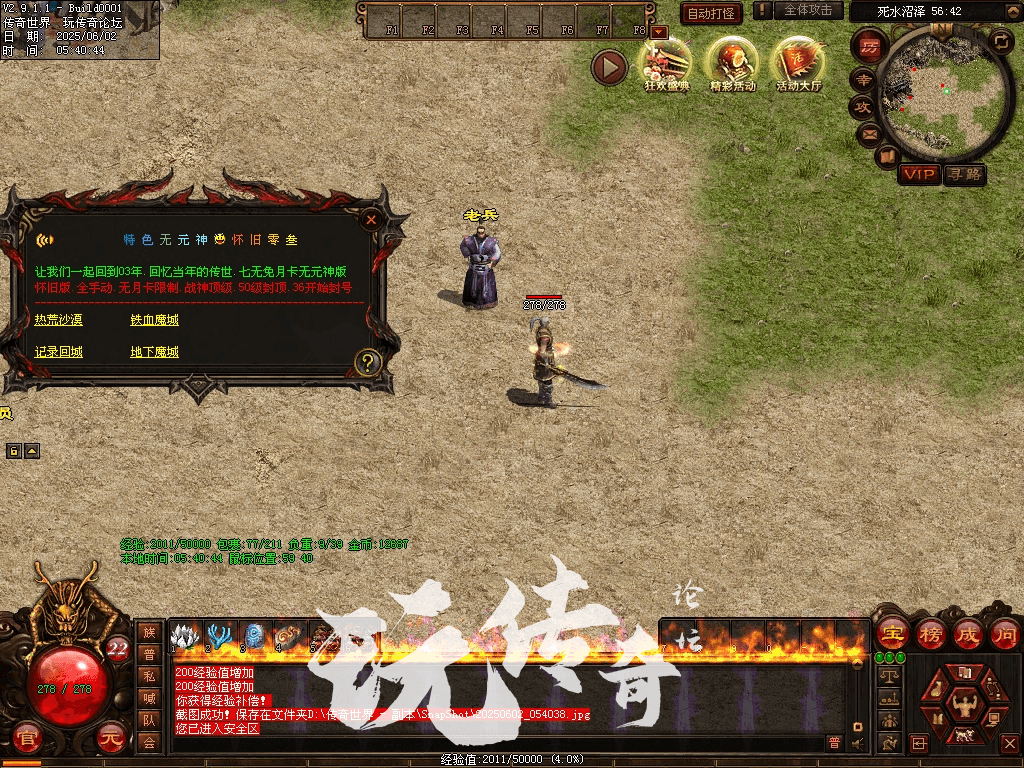Choose the 记录回城 link
The width and height of the screenshot is (1024, 768).
click(58, 352)
